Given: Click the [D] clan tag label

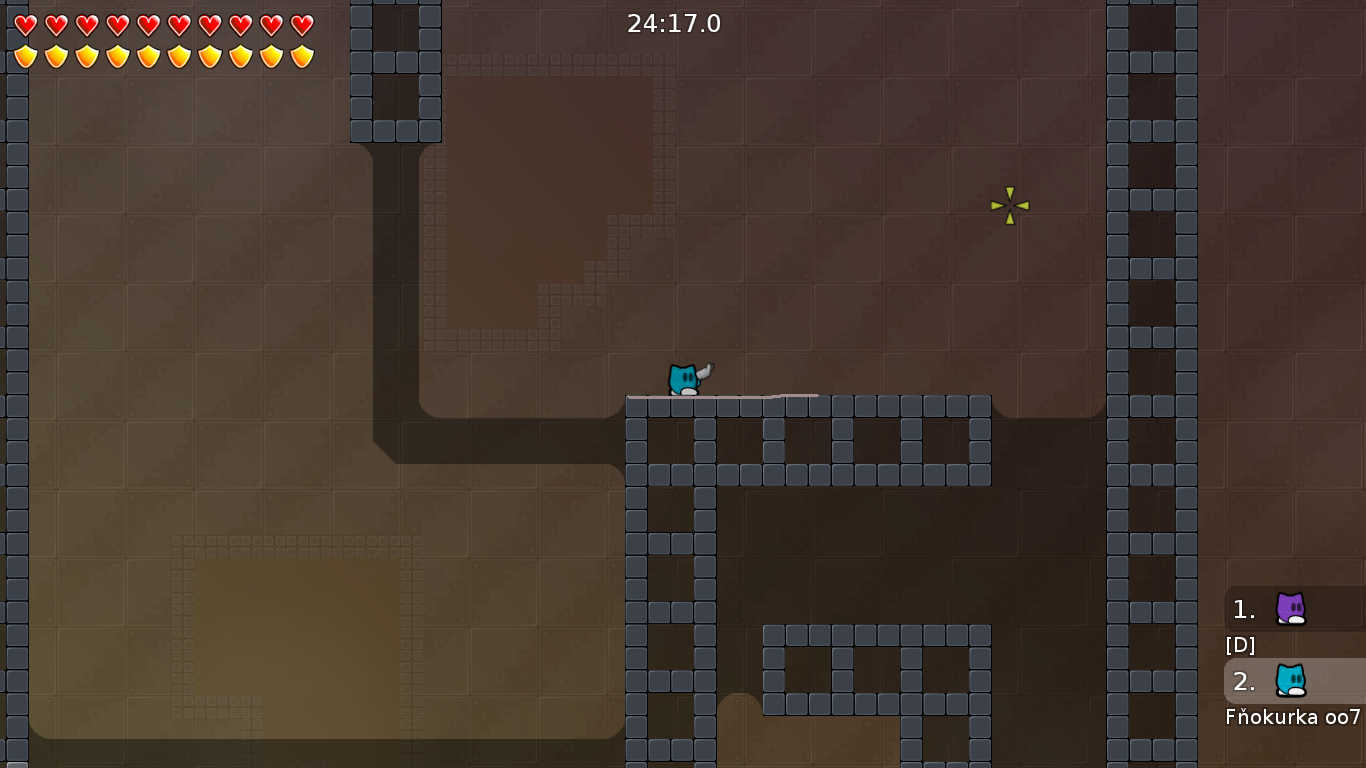Looking at the screenshot, I should [x=1240, y=645].
